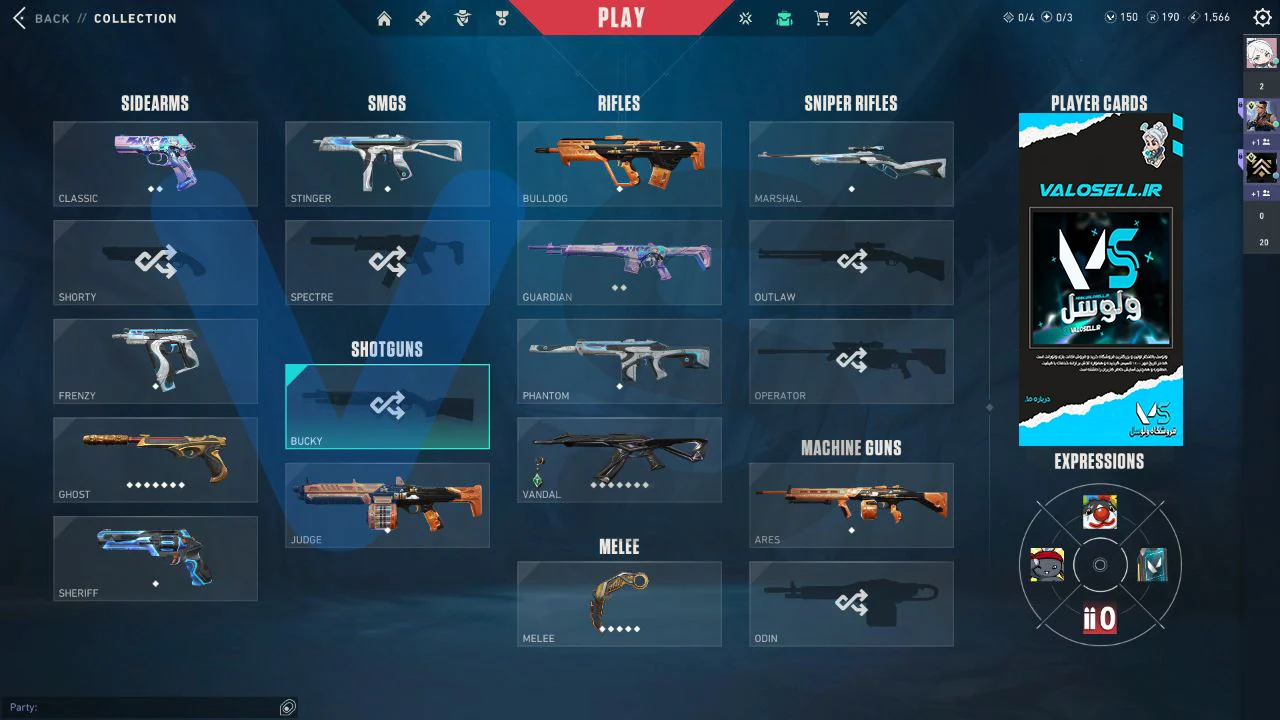Open the settings gear icon
1280x720 pixels.
click(x=1262, y=18)
